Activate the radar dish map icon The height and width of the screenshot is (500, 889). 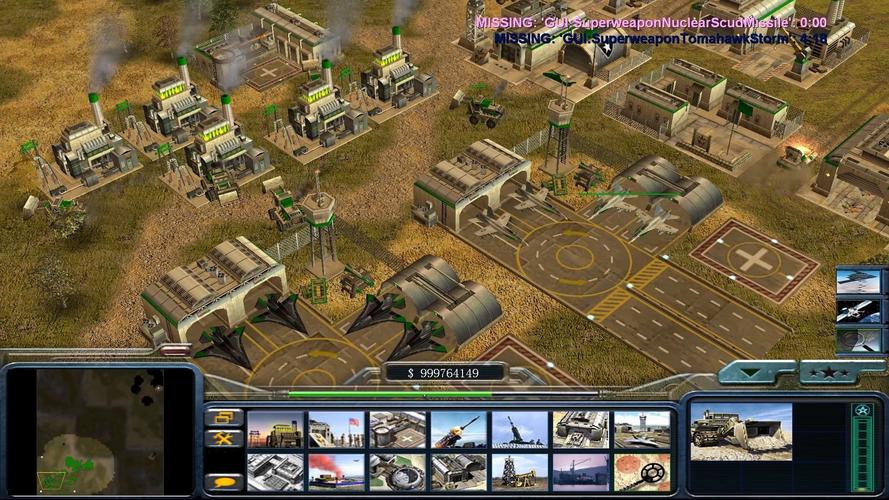pos(641,471)
